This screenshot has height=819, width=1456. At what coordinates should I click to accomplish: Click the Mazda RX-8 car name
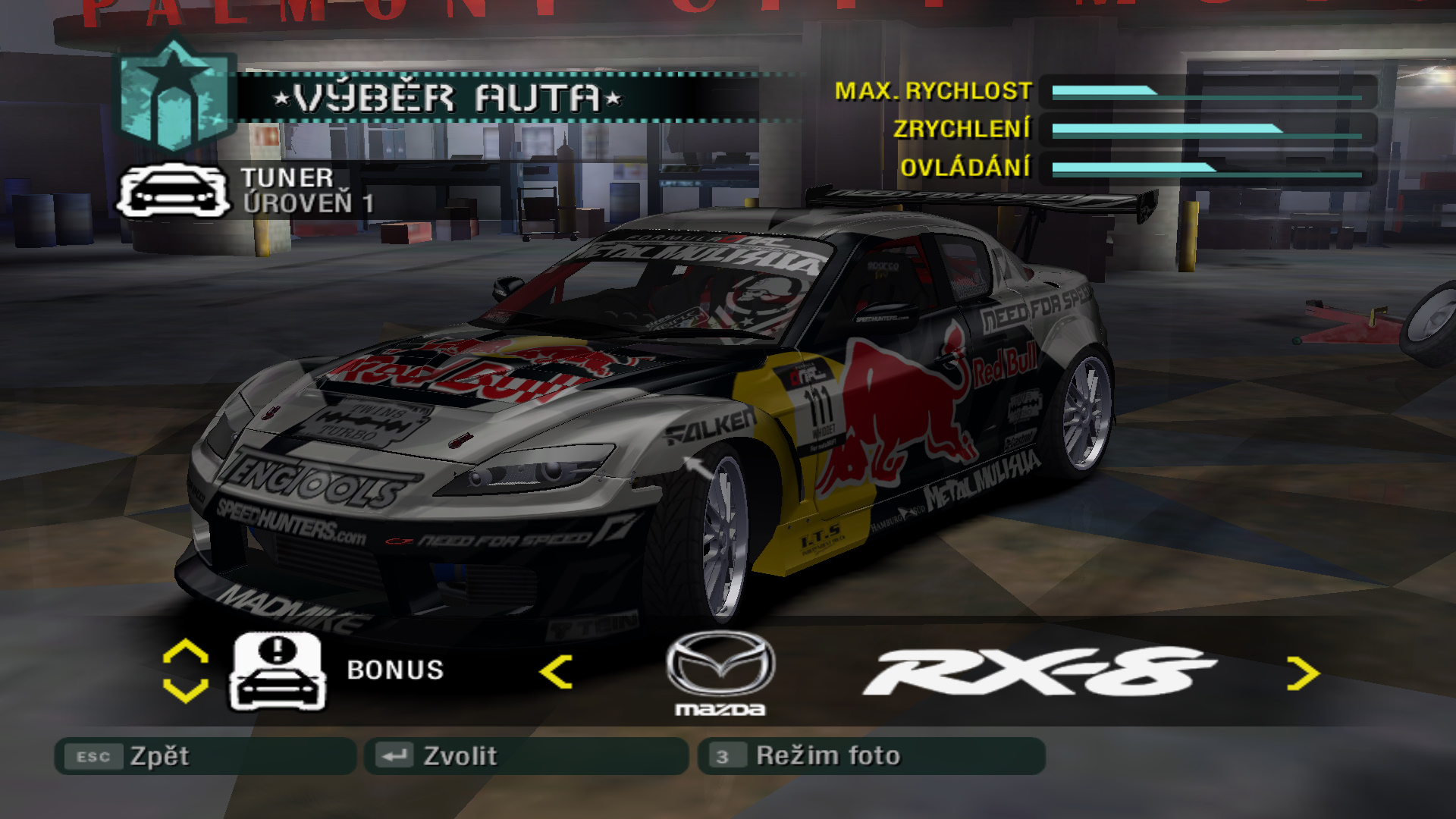point(1039,672)
